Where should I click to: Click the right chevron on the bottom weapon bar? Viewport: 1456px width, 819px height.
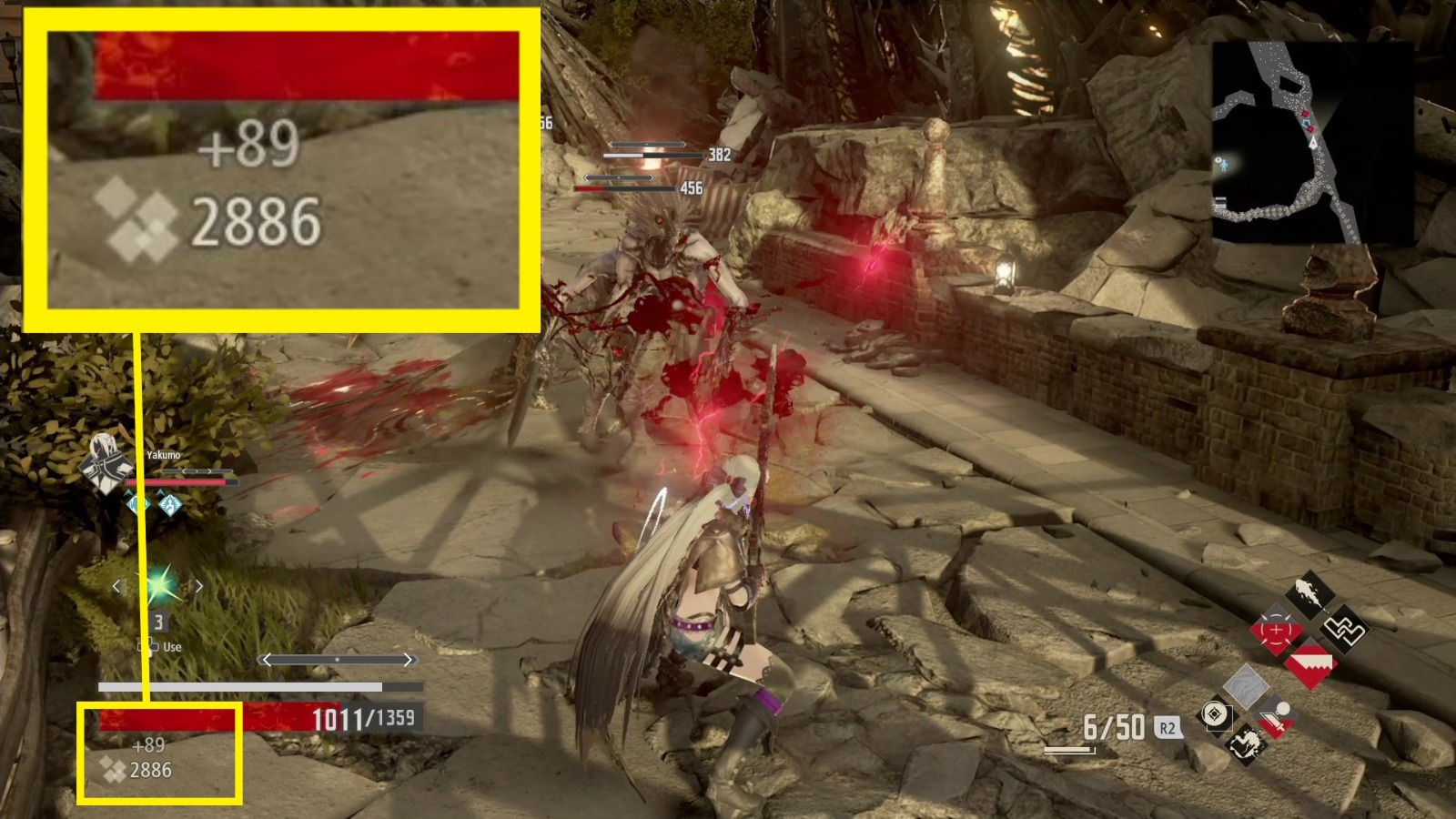click(x=409, y=659)
